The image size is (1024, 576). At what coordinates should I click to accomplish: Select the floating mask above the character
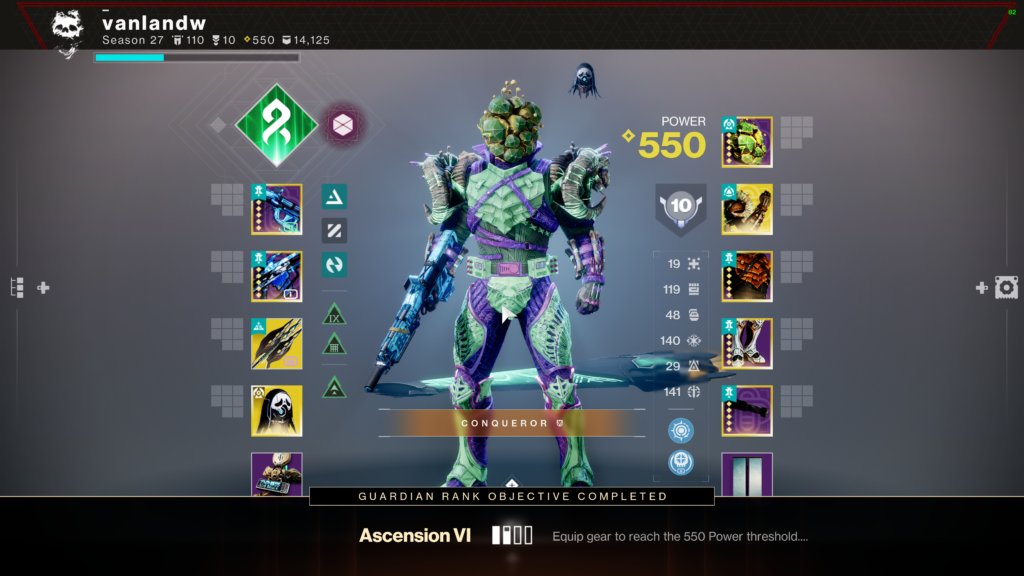click(x=584, y=80)
